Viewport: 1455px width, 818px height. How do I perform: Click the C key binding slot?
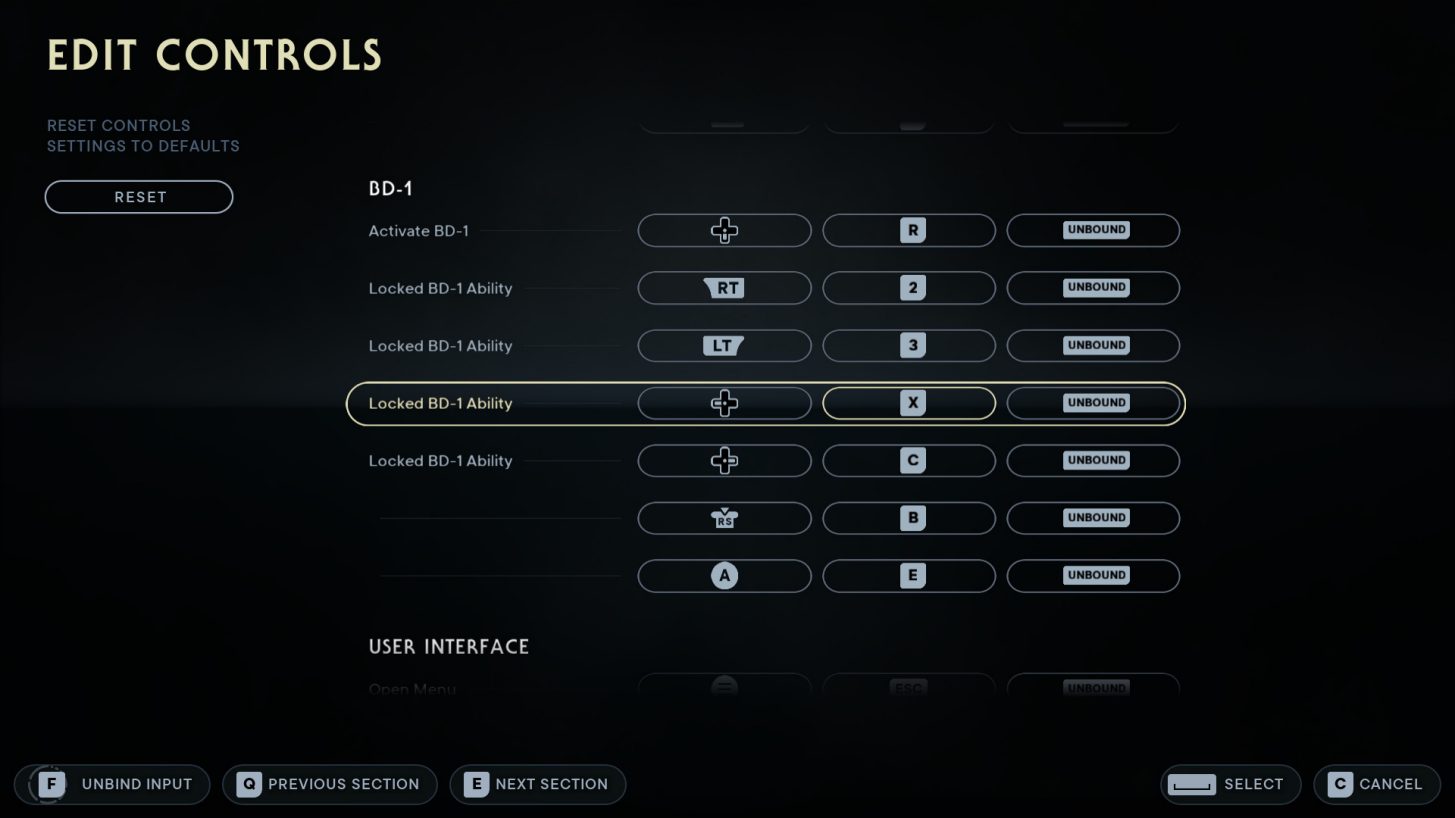[x=908, y=460]
